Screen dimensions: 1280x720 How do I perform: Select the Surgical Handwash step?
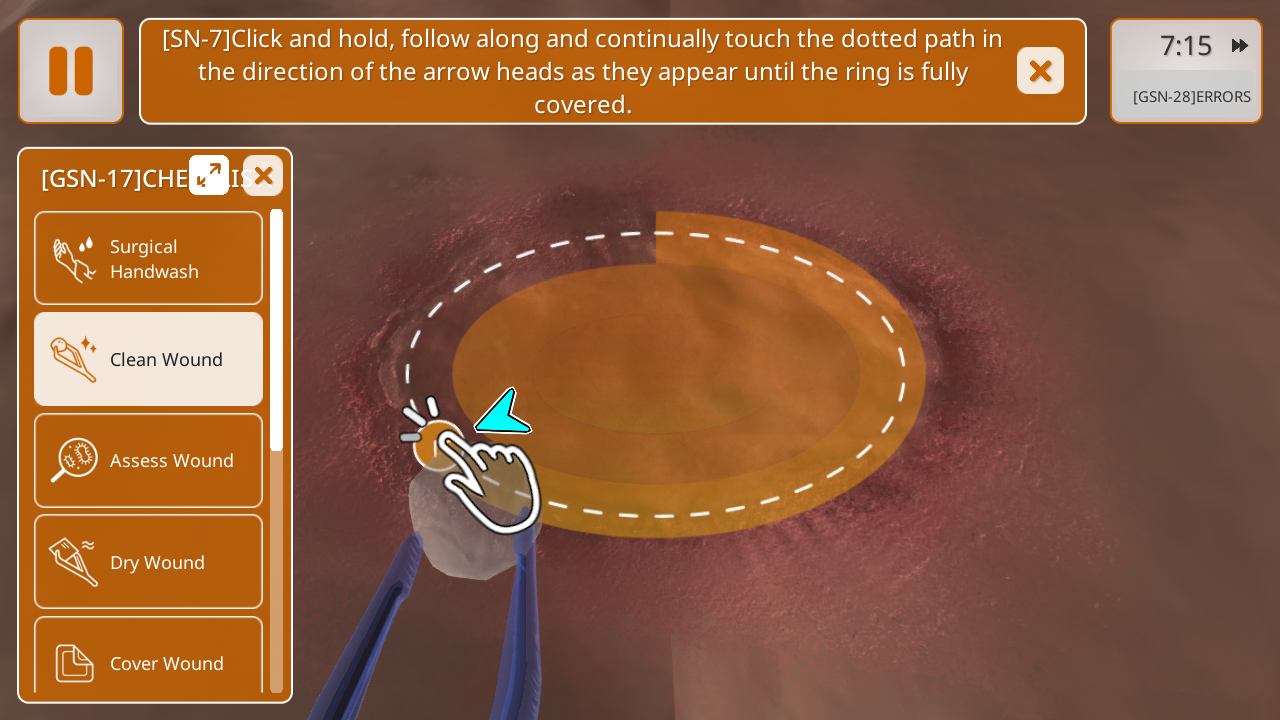149,258
